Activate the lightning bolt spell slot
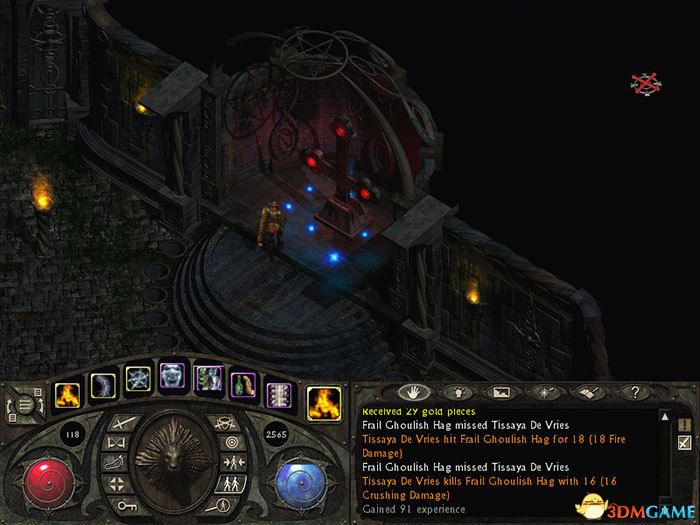The height and width of the screenshot is (525, 700). pos(104,384)
